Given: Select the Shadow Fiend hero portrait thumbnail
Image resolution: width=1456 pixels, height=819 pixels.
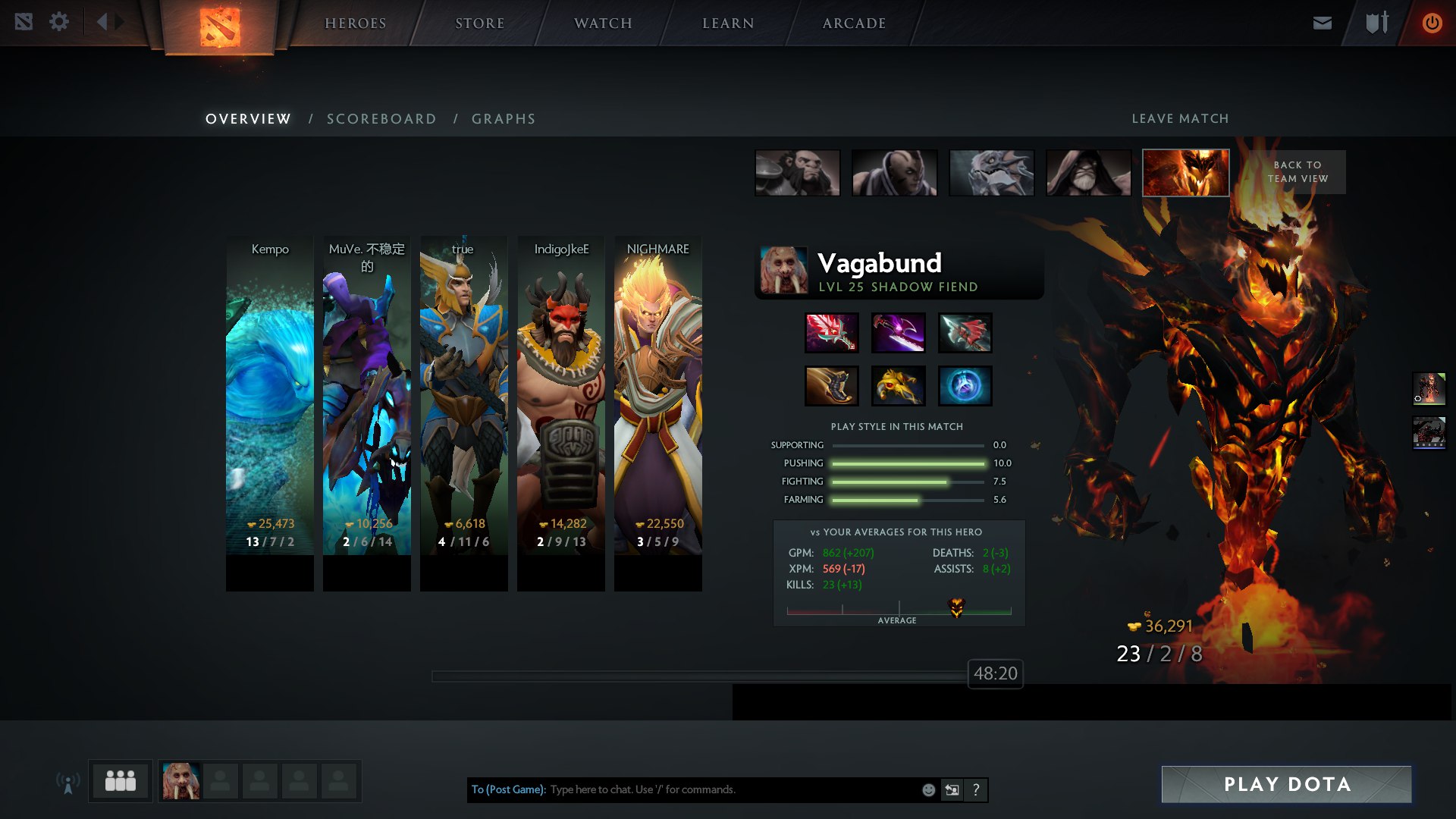Looking at the screenshot, I should tap(1185, 173).
